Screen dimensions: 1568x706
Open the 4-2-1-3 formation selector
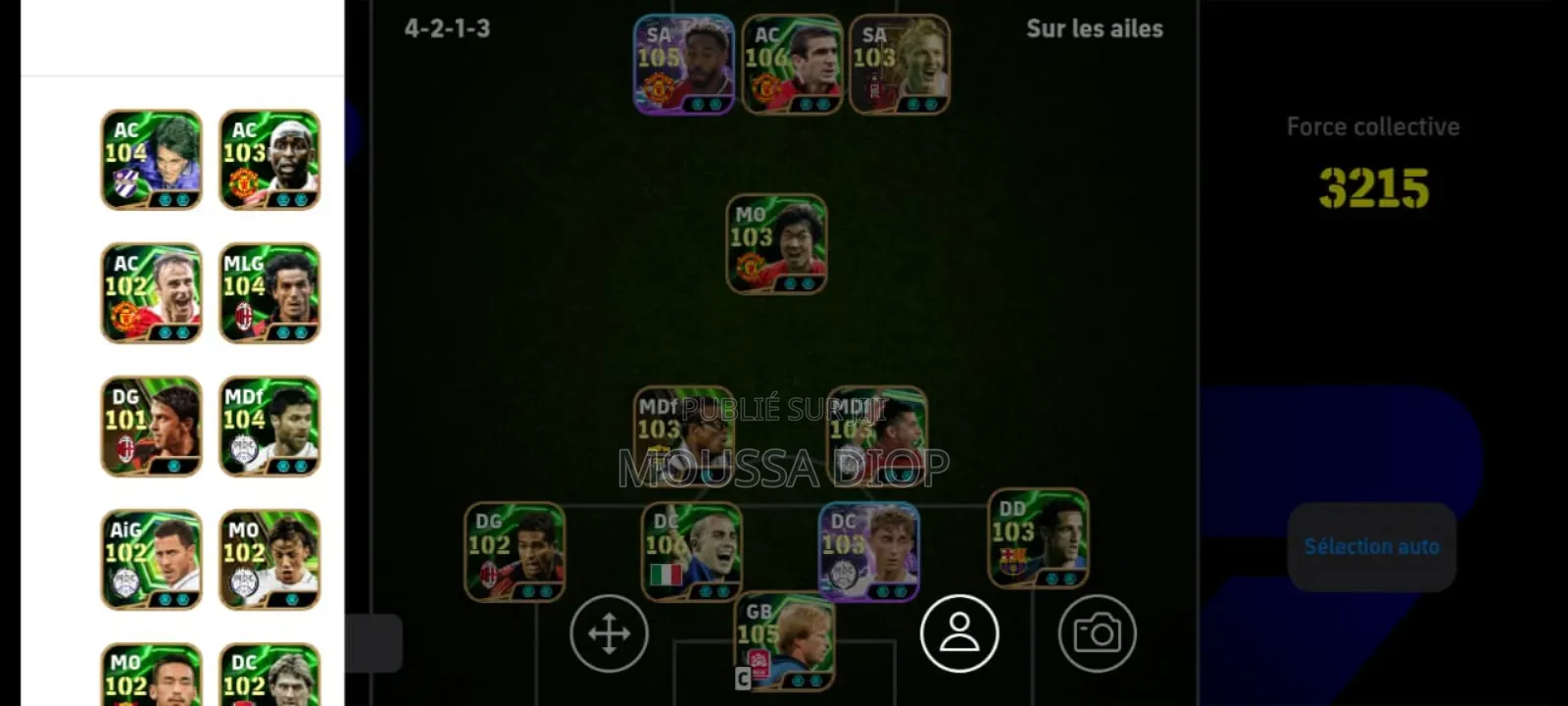click(x=447, y=29)
